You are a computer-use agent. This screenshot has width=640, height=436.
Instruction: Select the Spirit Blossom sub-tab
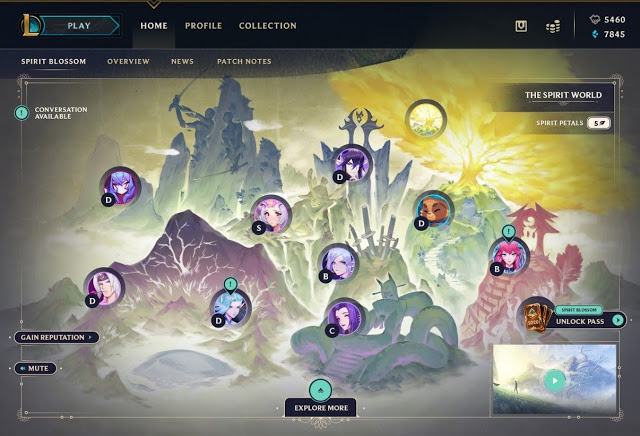pyautogui.click(x=54, y=62)
